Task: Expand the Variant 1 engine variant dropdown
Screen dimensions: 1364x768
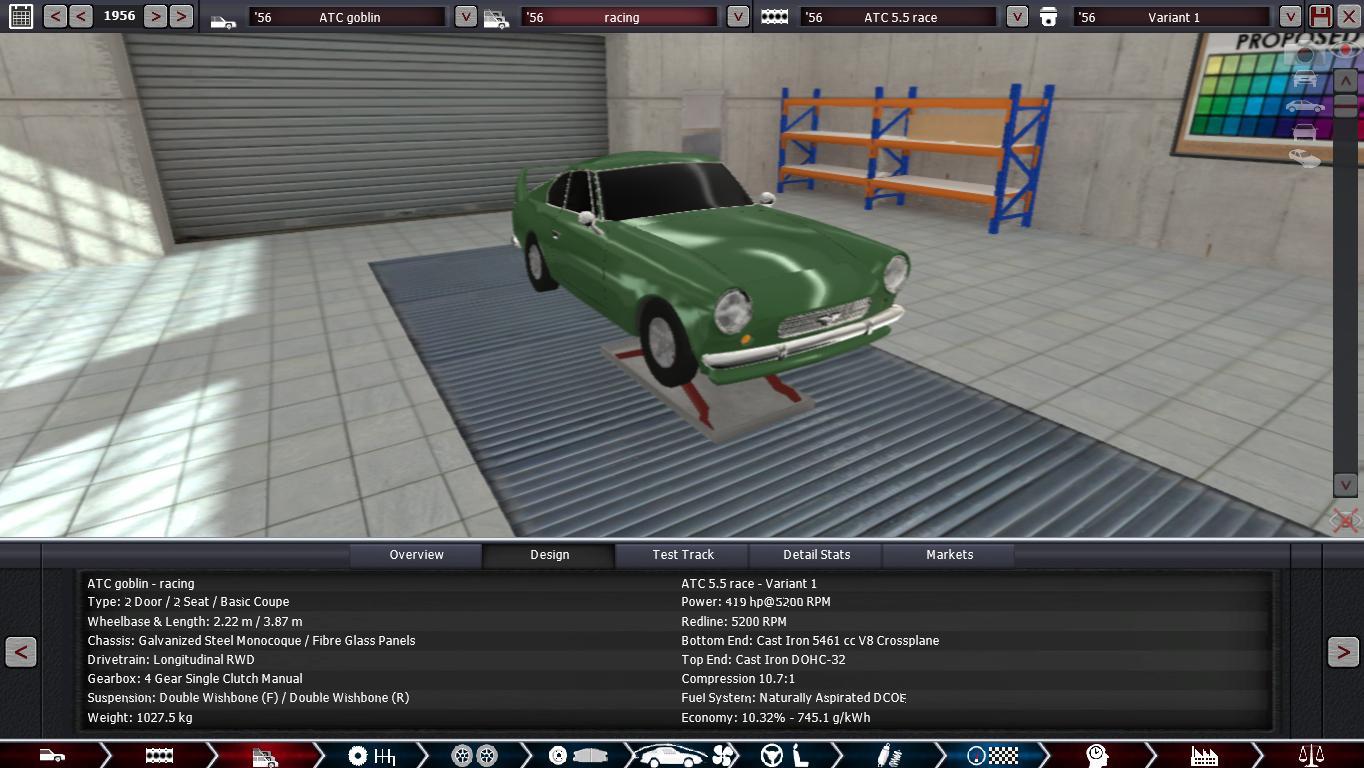Action: click(x=1290, y=17)
